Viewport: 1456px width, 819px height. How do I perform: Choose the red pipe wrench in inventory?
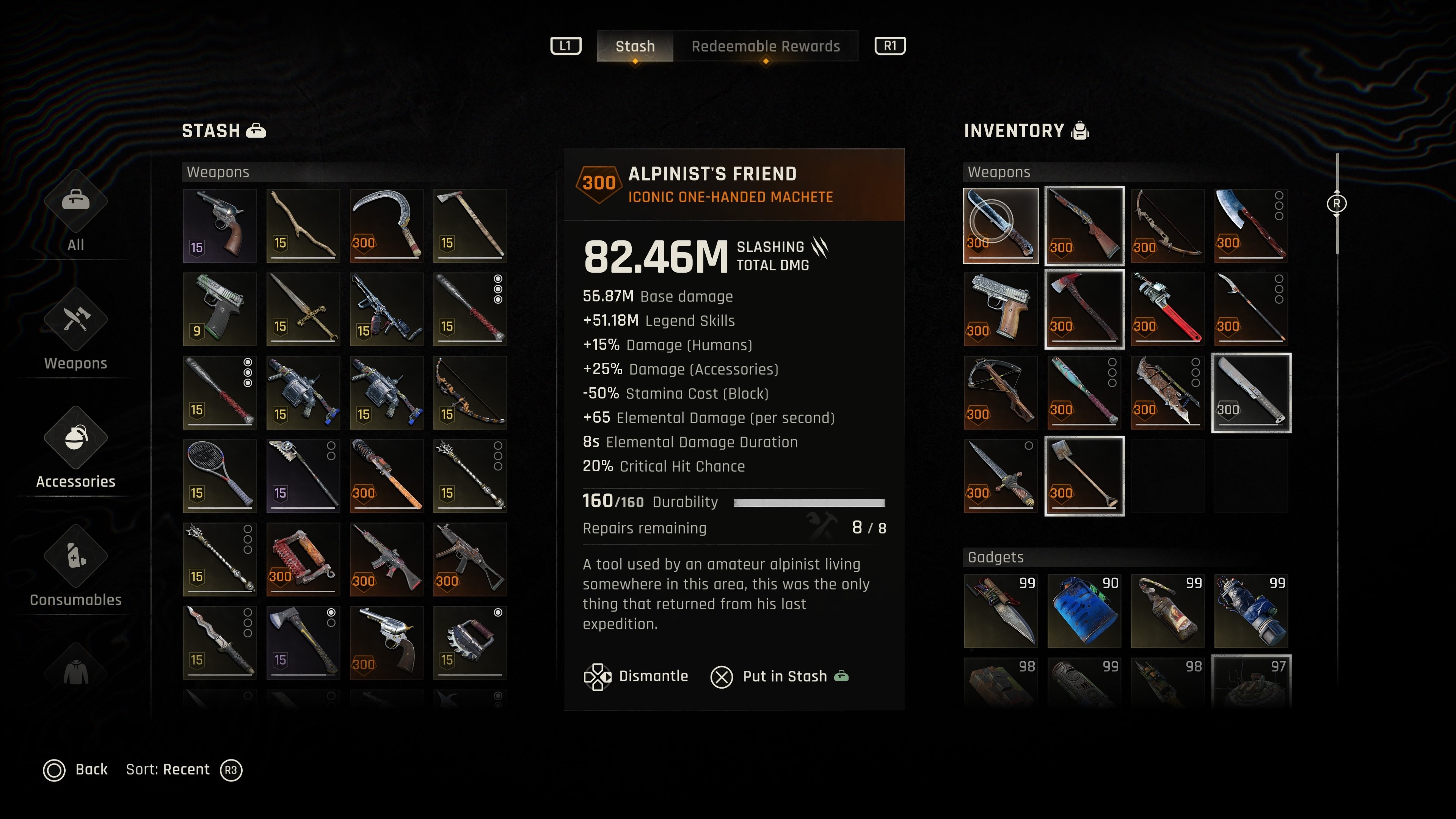[1167, 309]
